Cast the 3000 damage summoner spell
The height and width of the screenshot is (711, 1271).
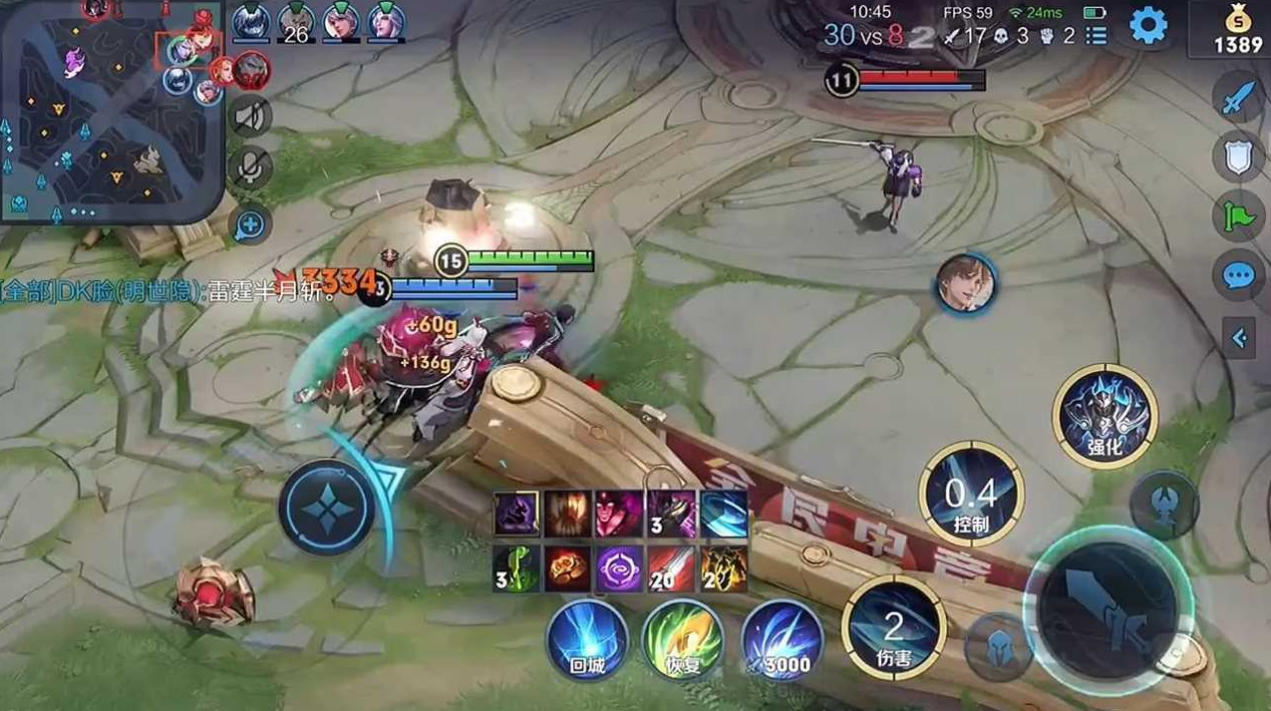[781, 639]
